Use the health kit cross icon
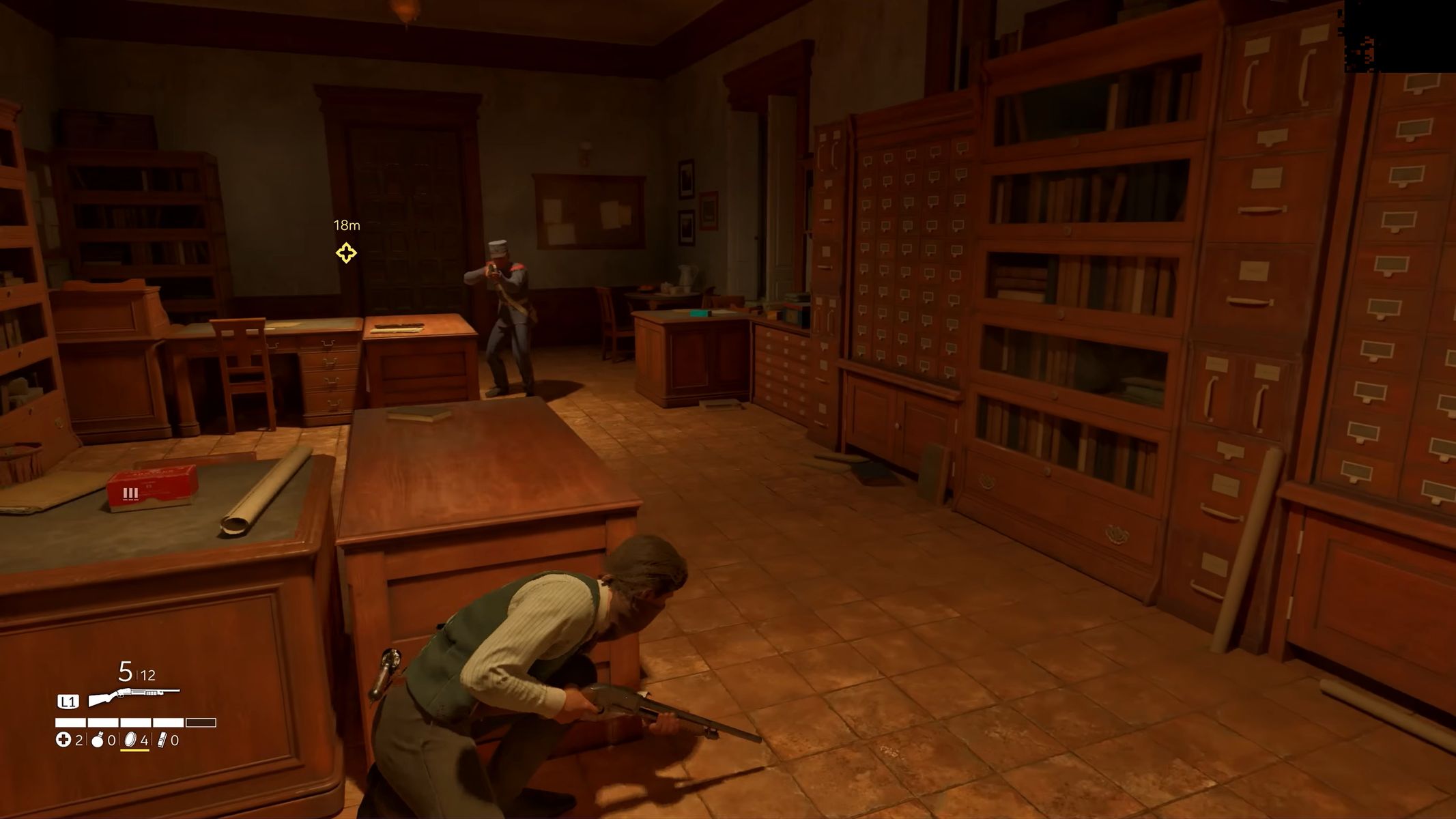 point(63,740)
